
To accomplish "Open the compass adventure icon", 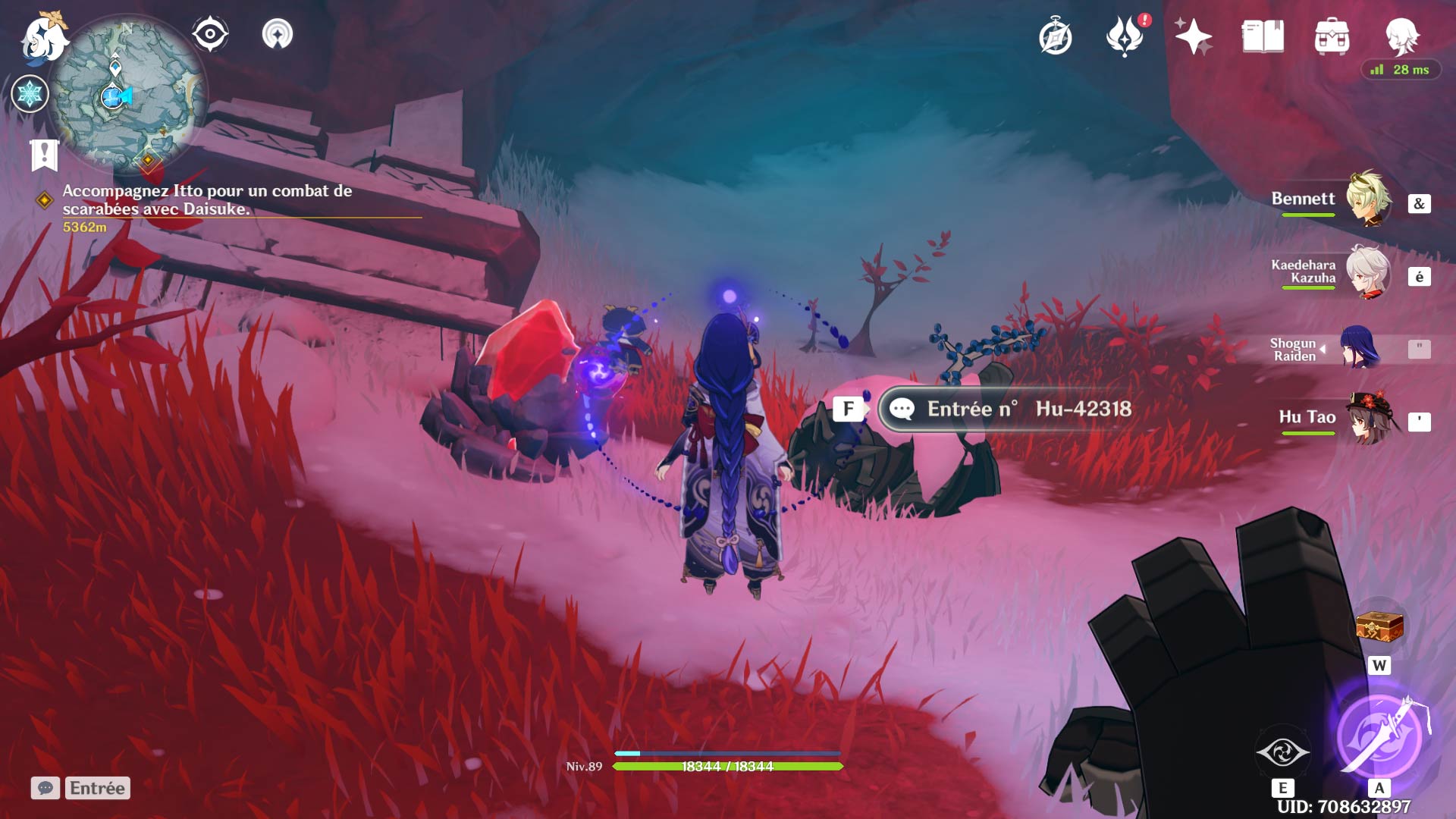I will [x=1055, y=37].
